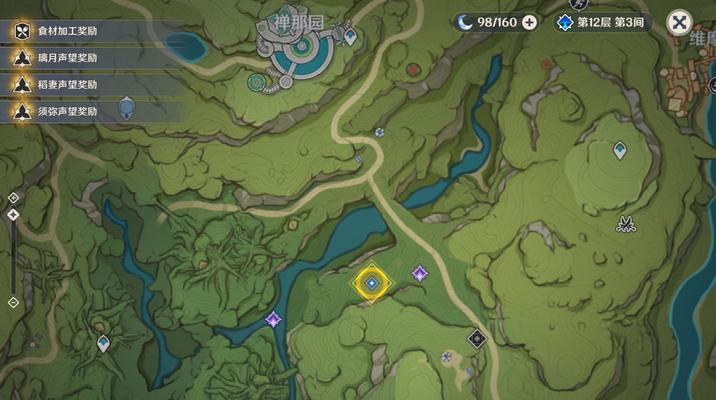Select the waypoint pin in the southwest forest
The height and width of the screenshot is (400, 716).
tap(102, 344)
